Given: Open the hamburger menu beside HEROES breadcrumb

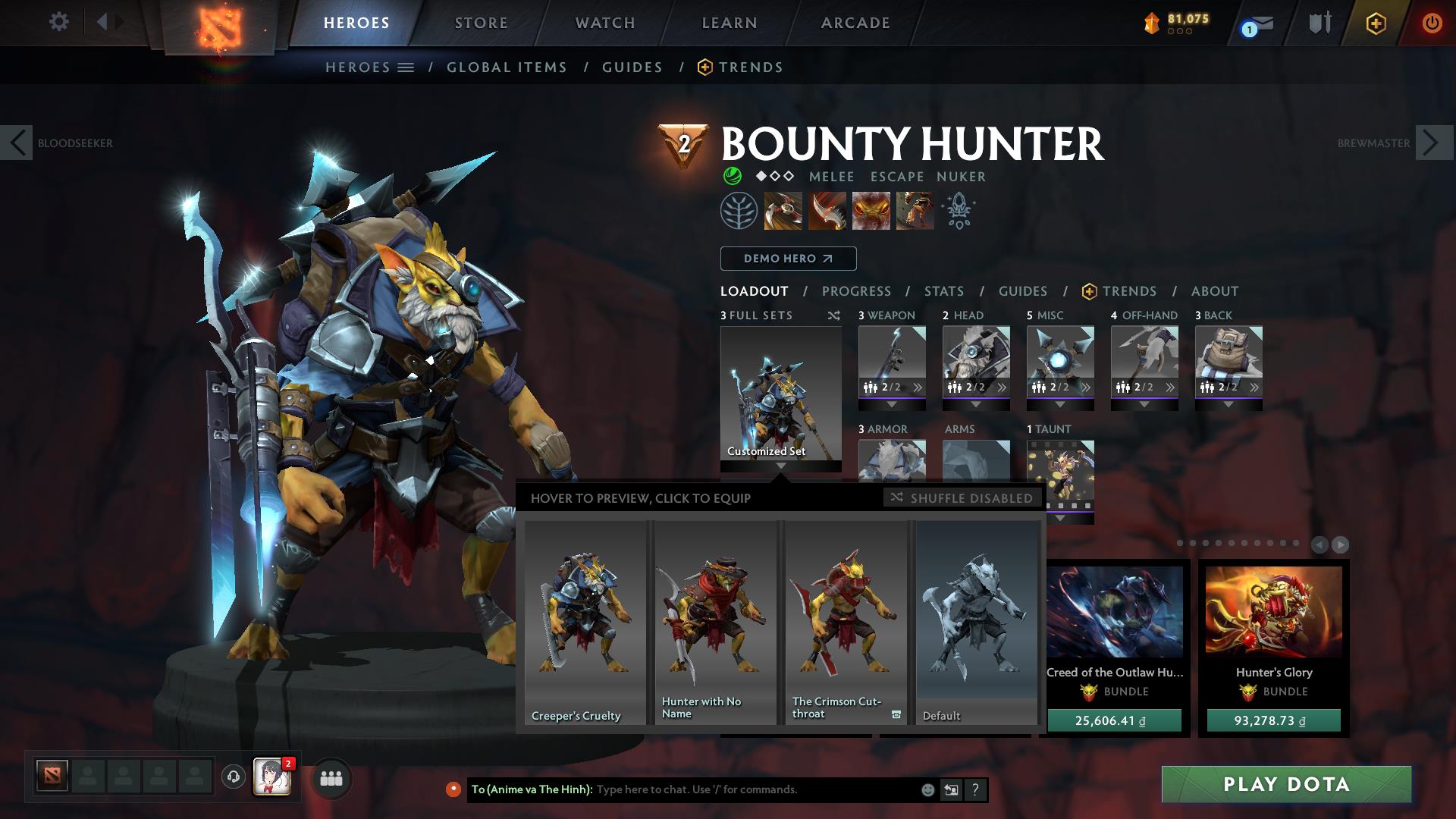Looking at the screenshot, I should click(x=406, y=67).
